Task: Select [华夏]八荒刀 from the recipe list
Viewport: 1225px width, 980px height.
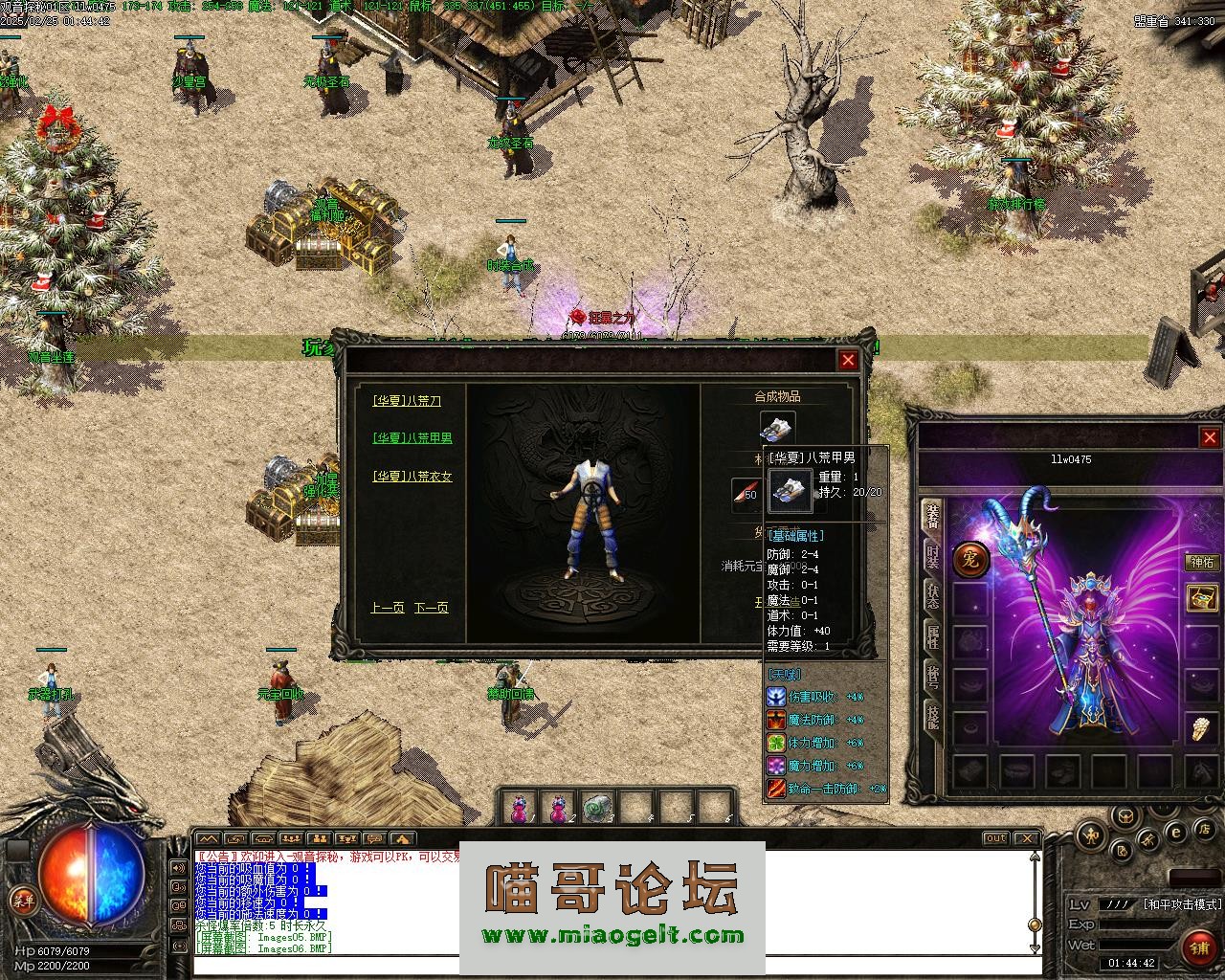Action: pos(407,401)
